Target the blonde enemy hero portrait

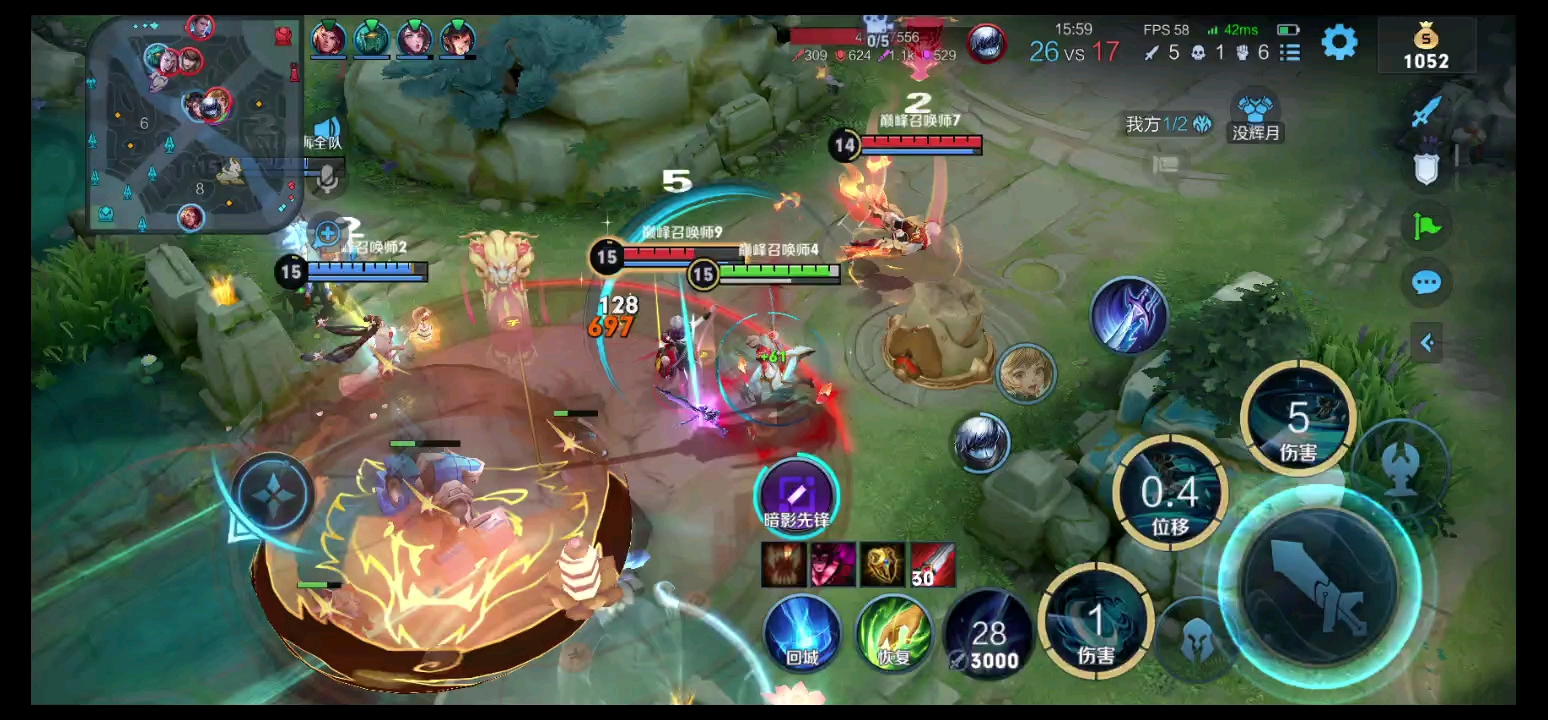click(1026, 374)
